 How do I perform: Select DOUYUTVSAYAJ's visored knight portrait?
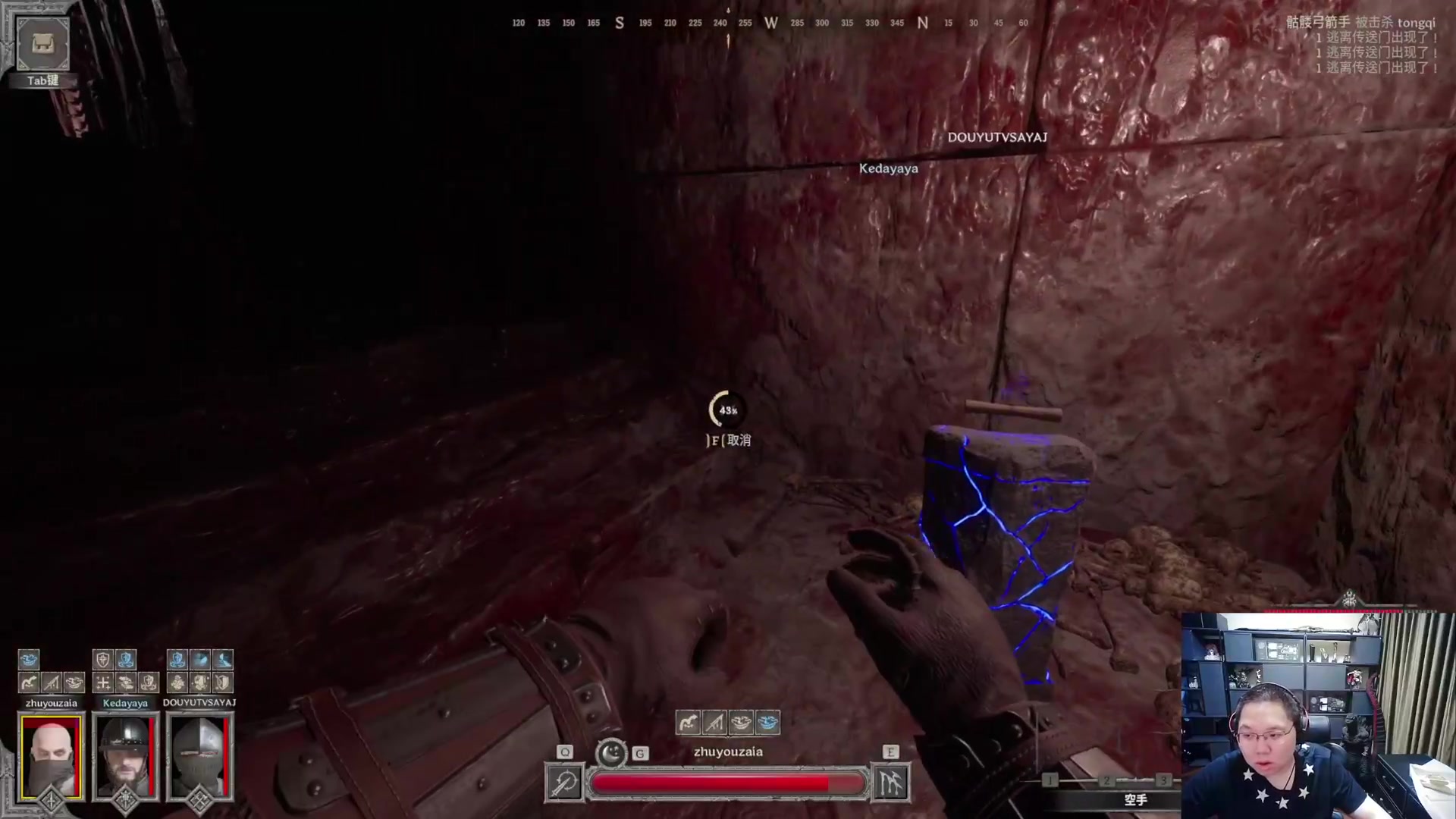point(199,756)
